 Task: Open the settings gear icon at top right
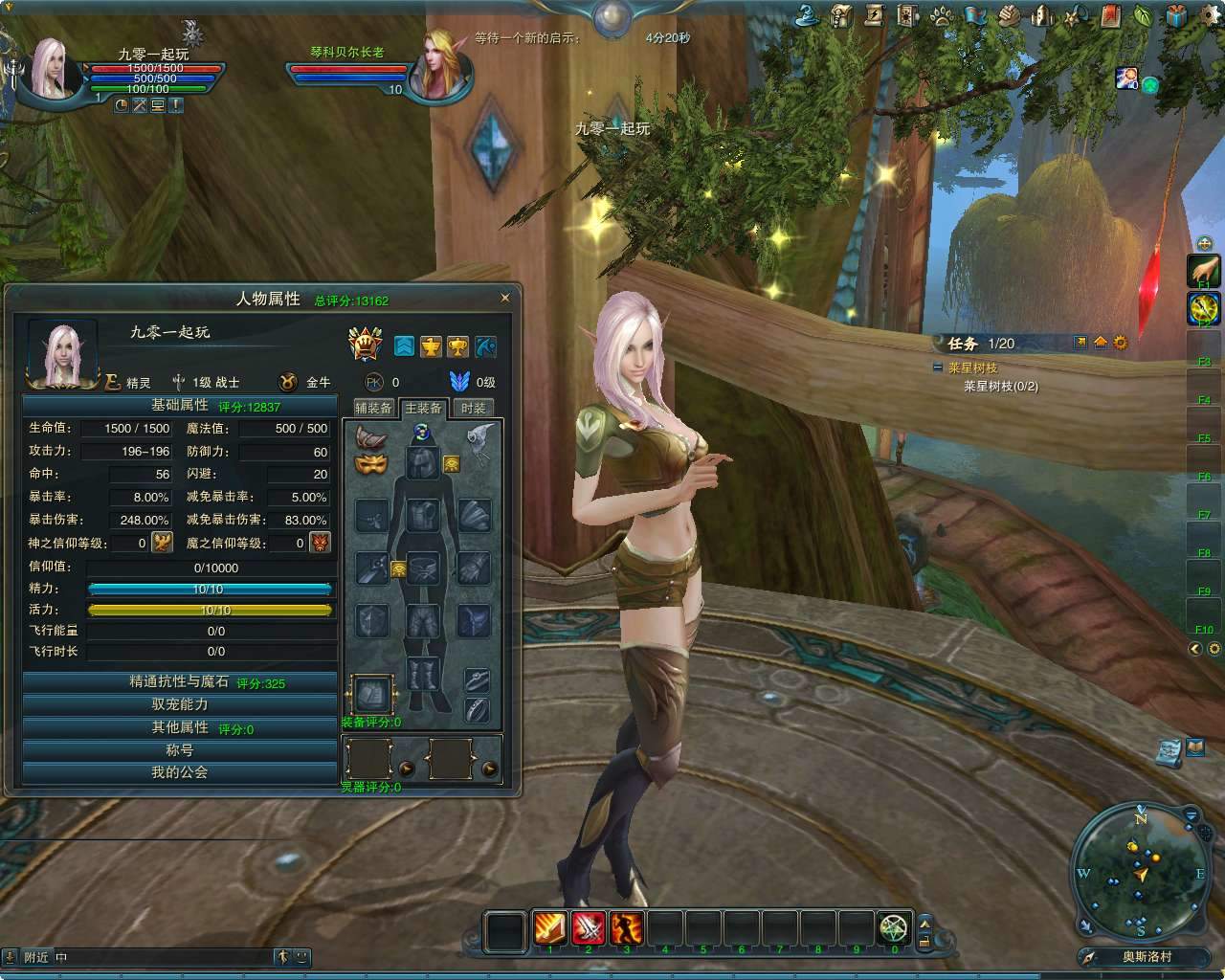tap(1208, 13)
